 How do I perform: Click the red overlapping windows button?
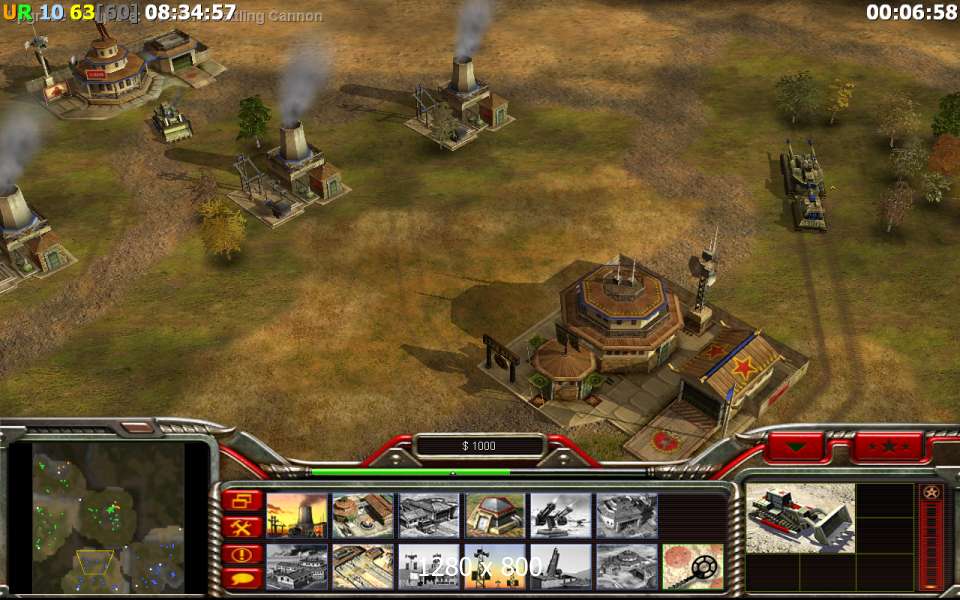(244, 500)
